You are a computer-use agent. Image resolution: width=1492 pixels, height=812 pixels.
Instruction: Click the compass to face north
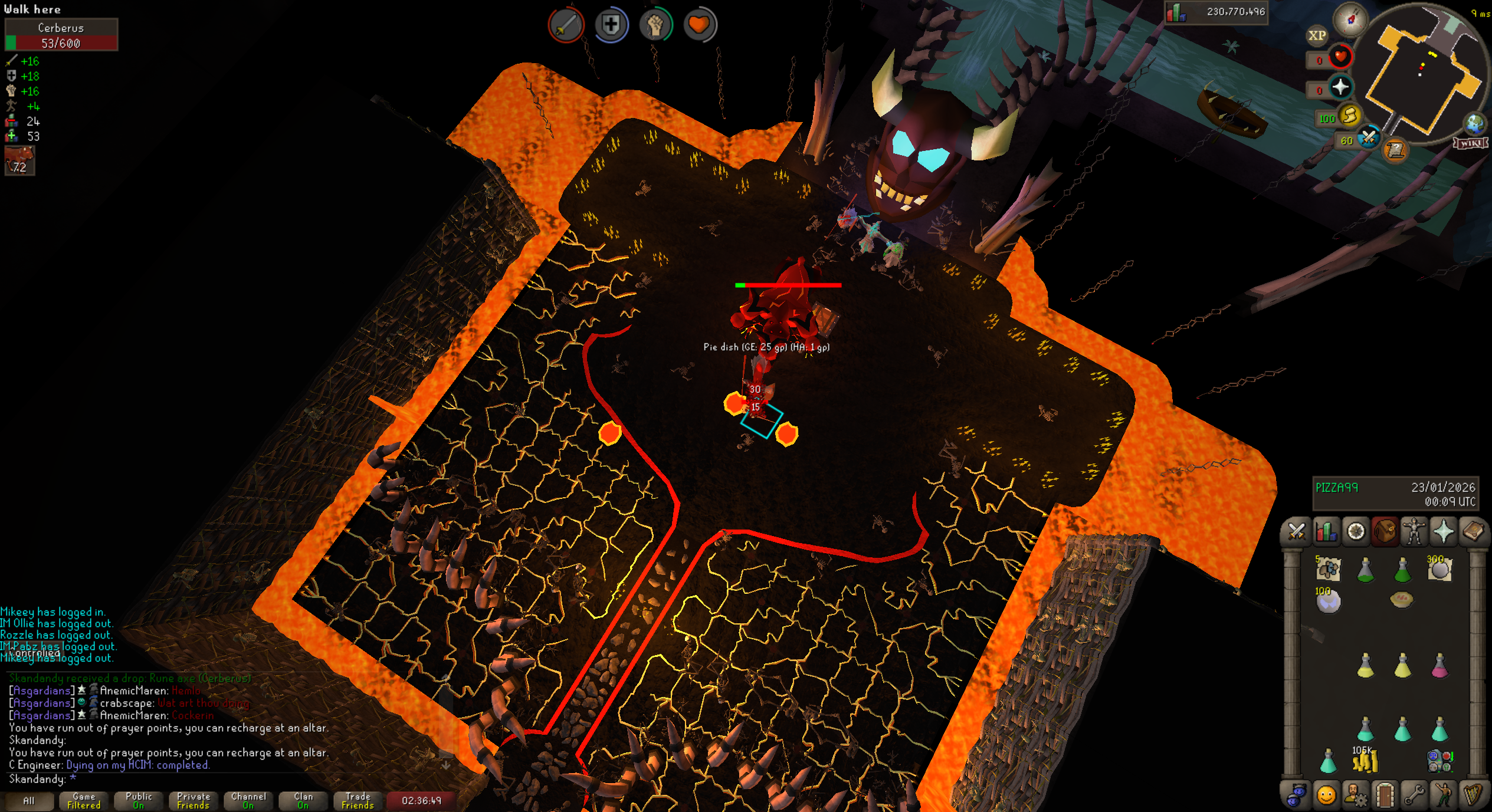[x=1351, y=19]
